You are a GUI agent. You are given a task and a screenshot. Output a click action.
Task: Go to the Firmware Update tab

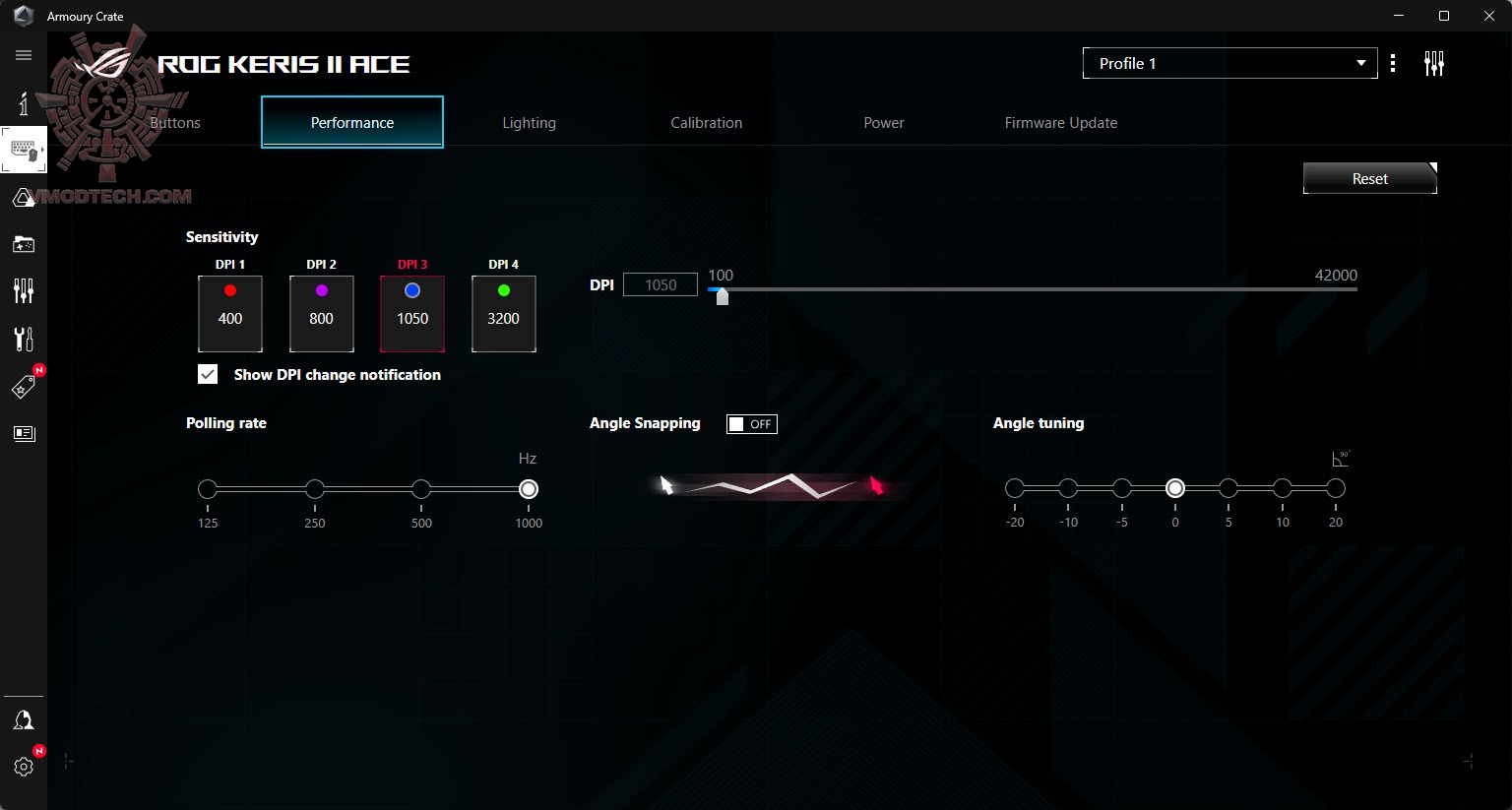click(1060, 122)
